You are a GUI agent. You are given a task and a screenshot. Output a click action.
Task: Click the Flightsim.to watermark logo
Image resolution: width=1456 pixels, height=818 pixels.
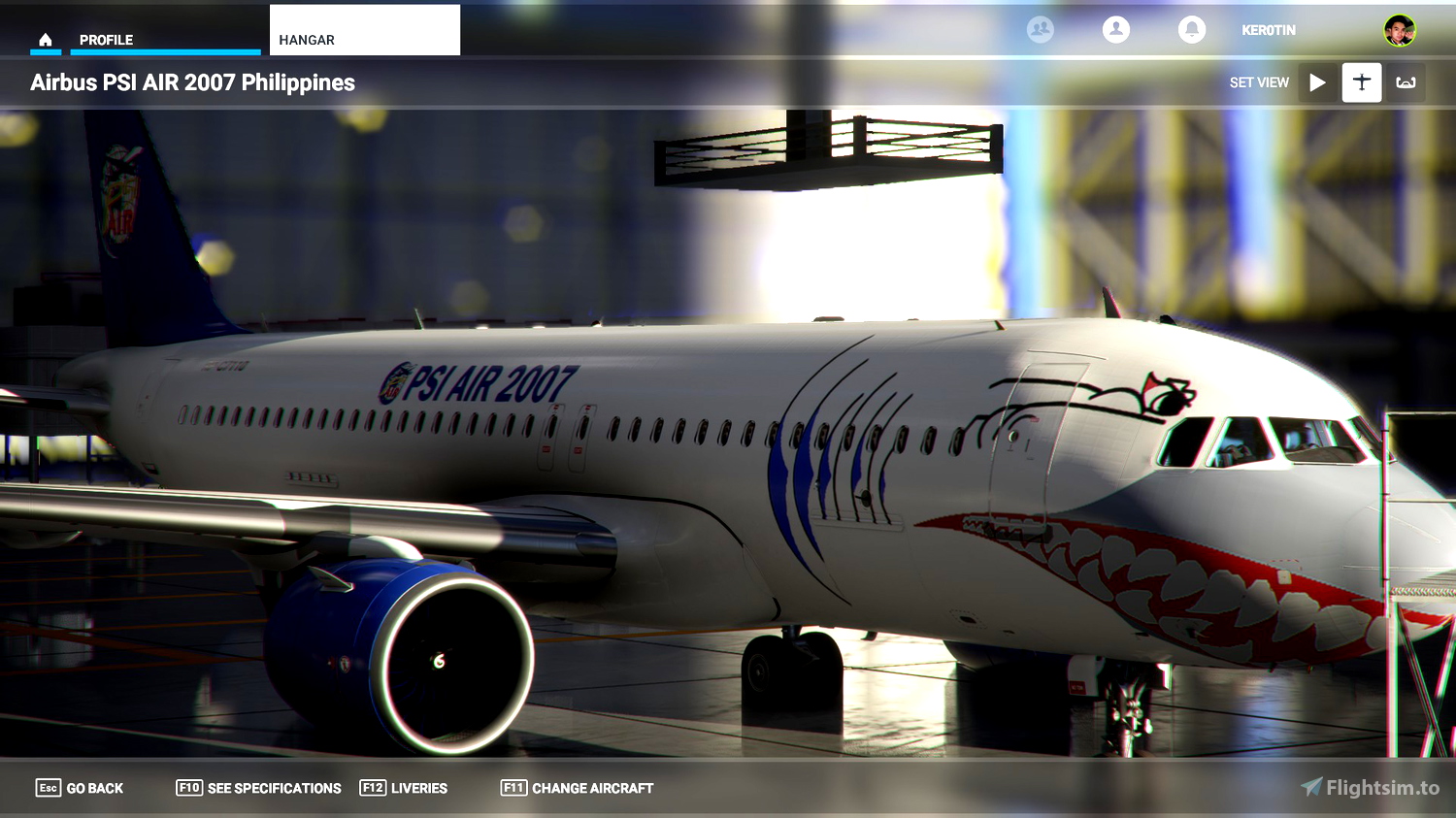click(x=1367, y=788)
